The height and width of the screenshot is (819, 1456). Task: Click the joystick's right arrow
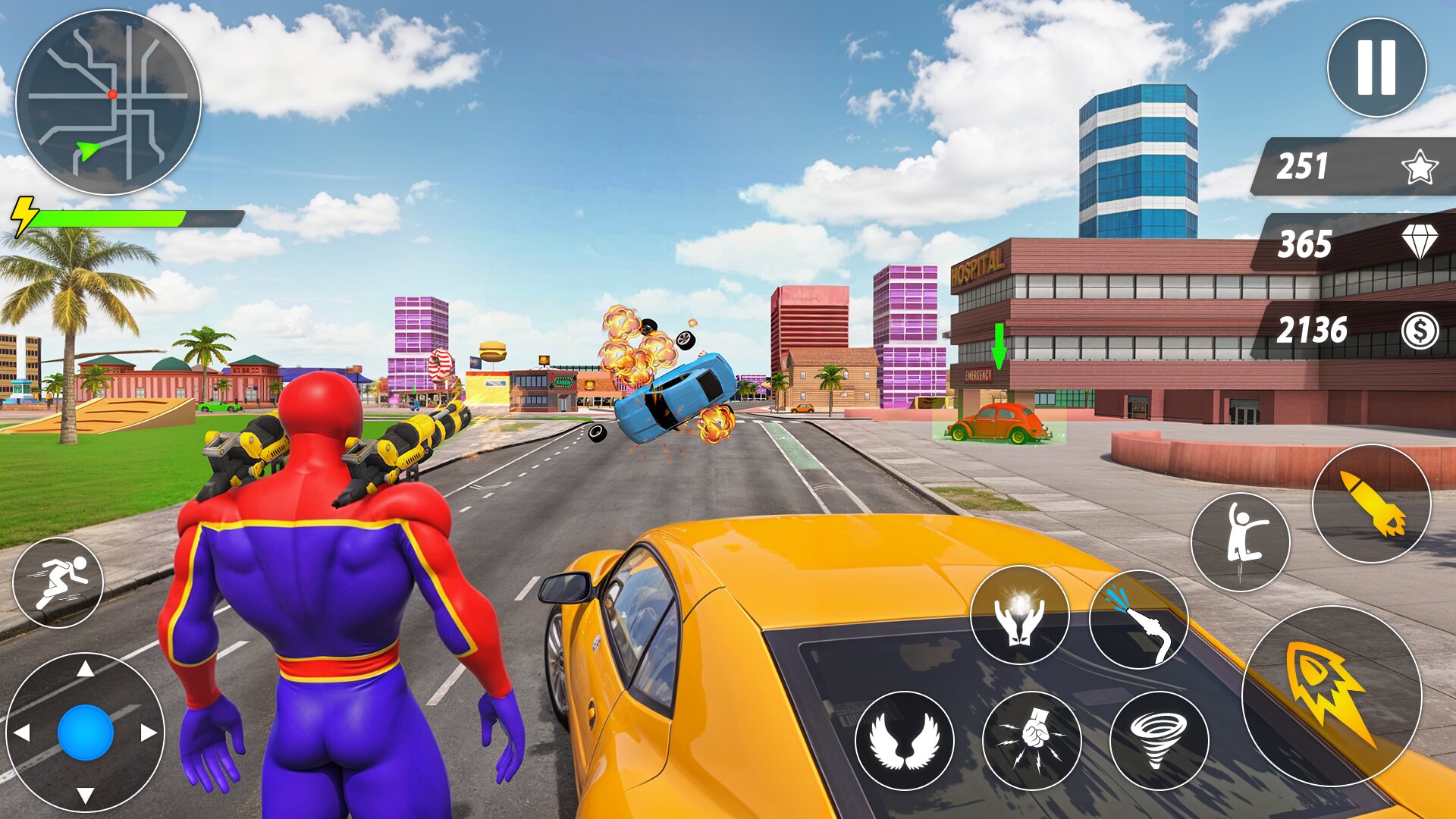point(148,733)
